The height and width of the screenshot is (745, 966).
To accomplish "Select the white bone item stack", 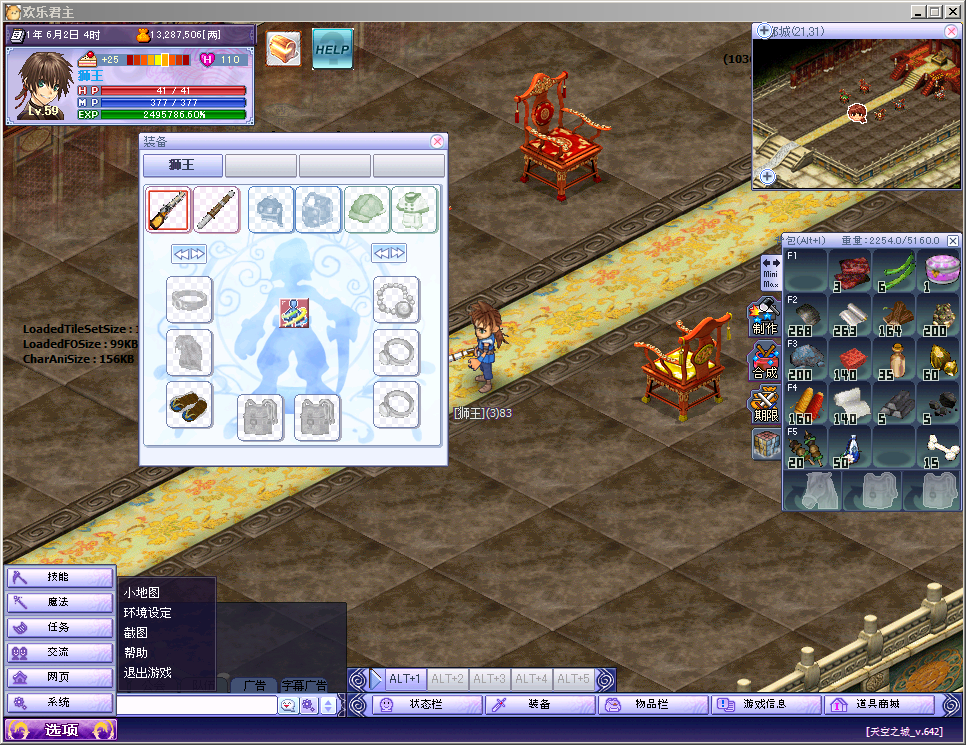I will [x=937, y=447].
